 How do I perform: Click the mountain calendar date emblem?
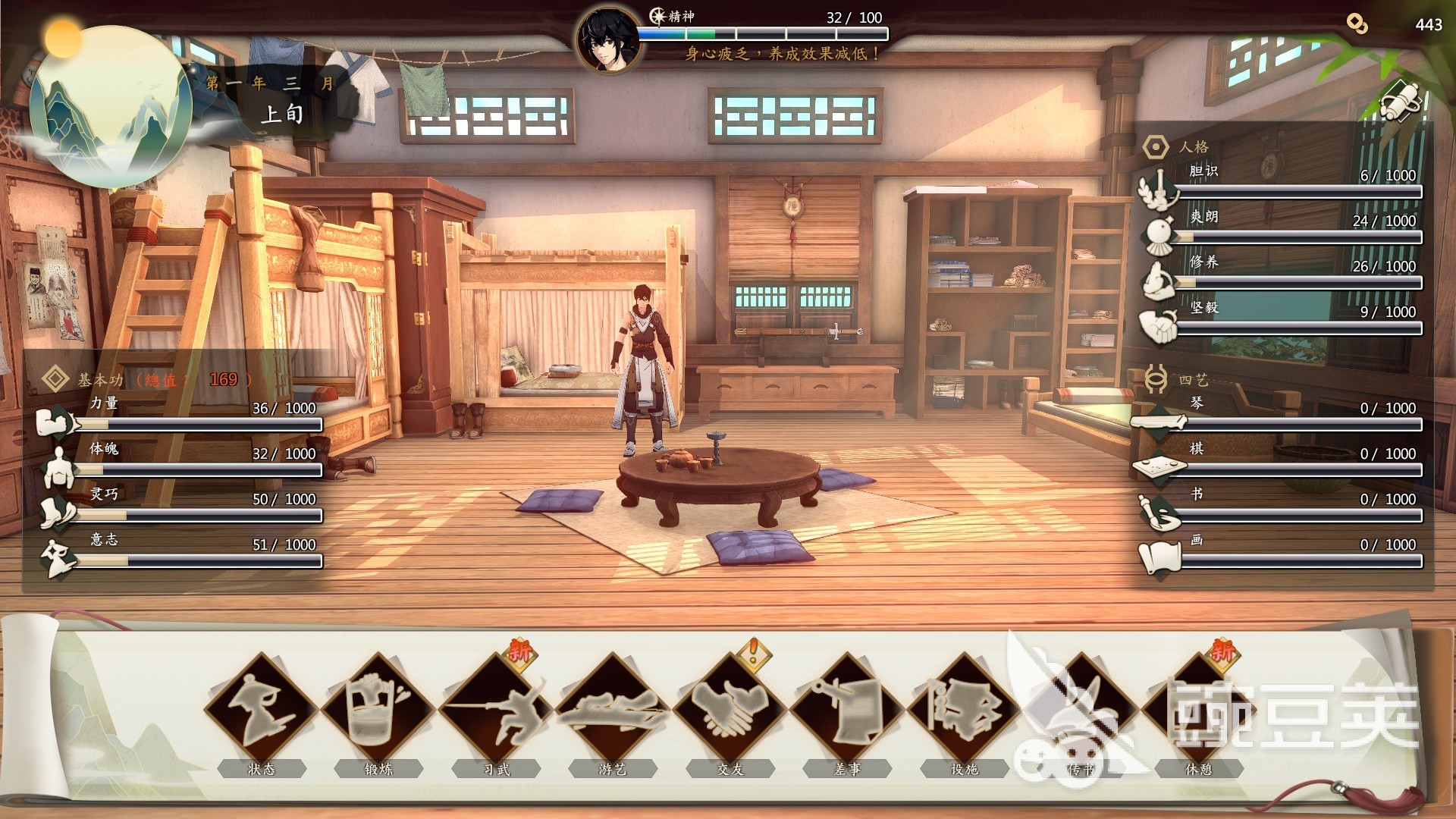[x=111, y=106]
